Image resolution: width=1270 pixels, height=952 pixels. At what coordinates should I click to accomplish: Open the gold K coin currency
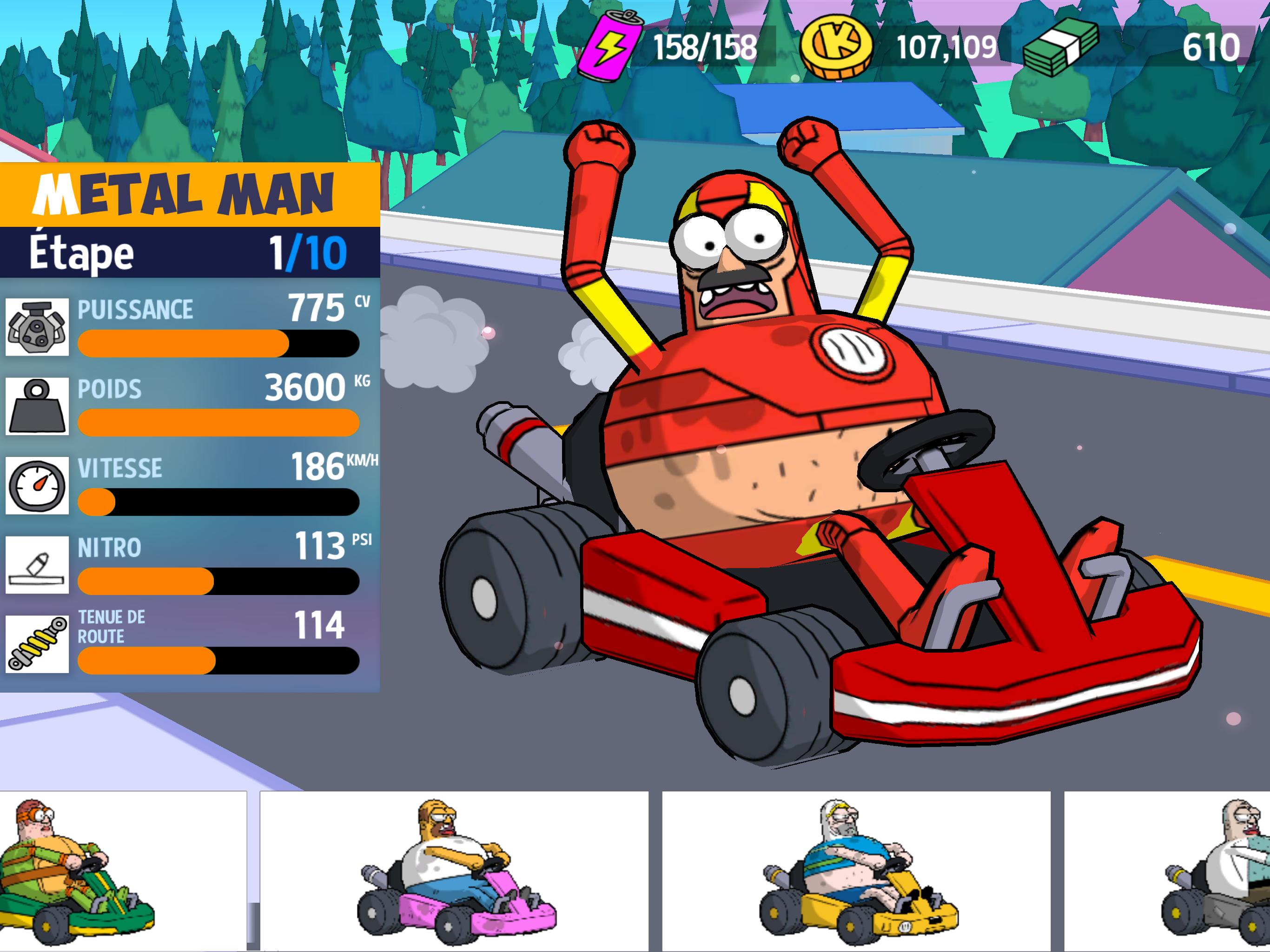836,47
